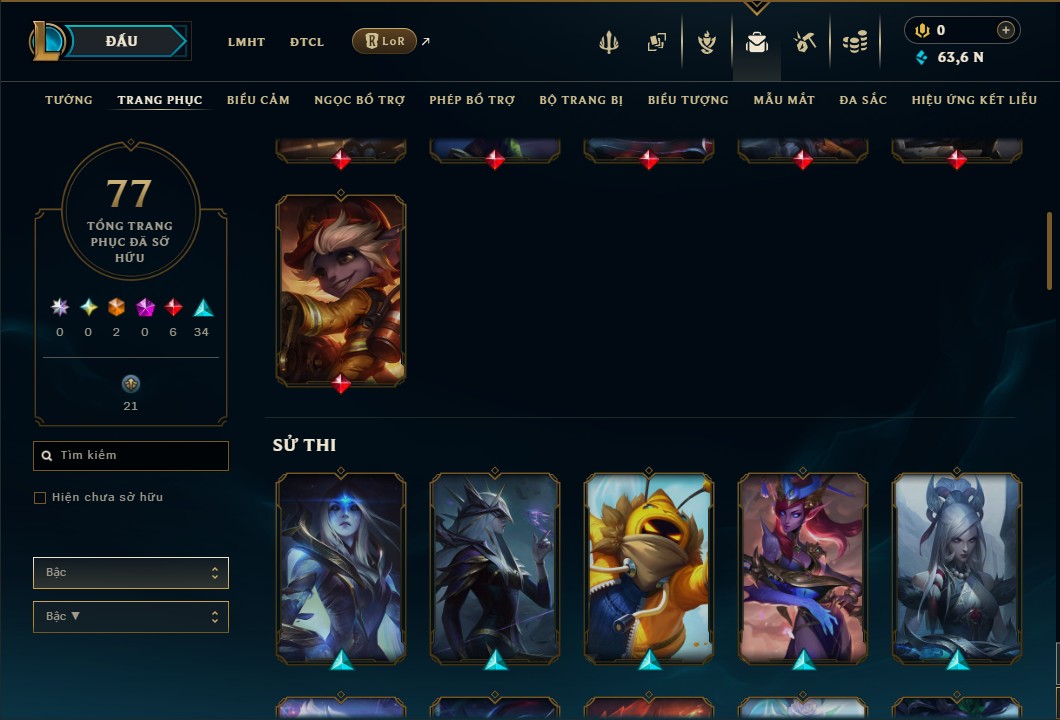Open the backpack collection icon
The width and height of the screenshot is (1060, 720).
756,42
